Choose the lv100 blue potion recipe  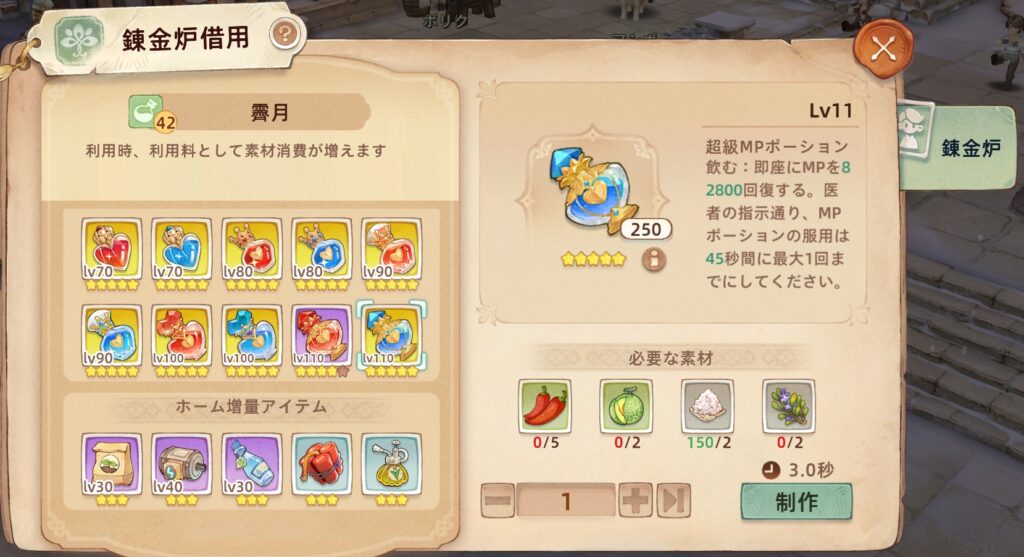(x=252, y=335)
